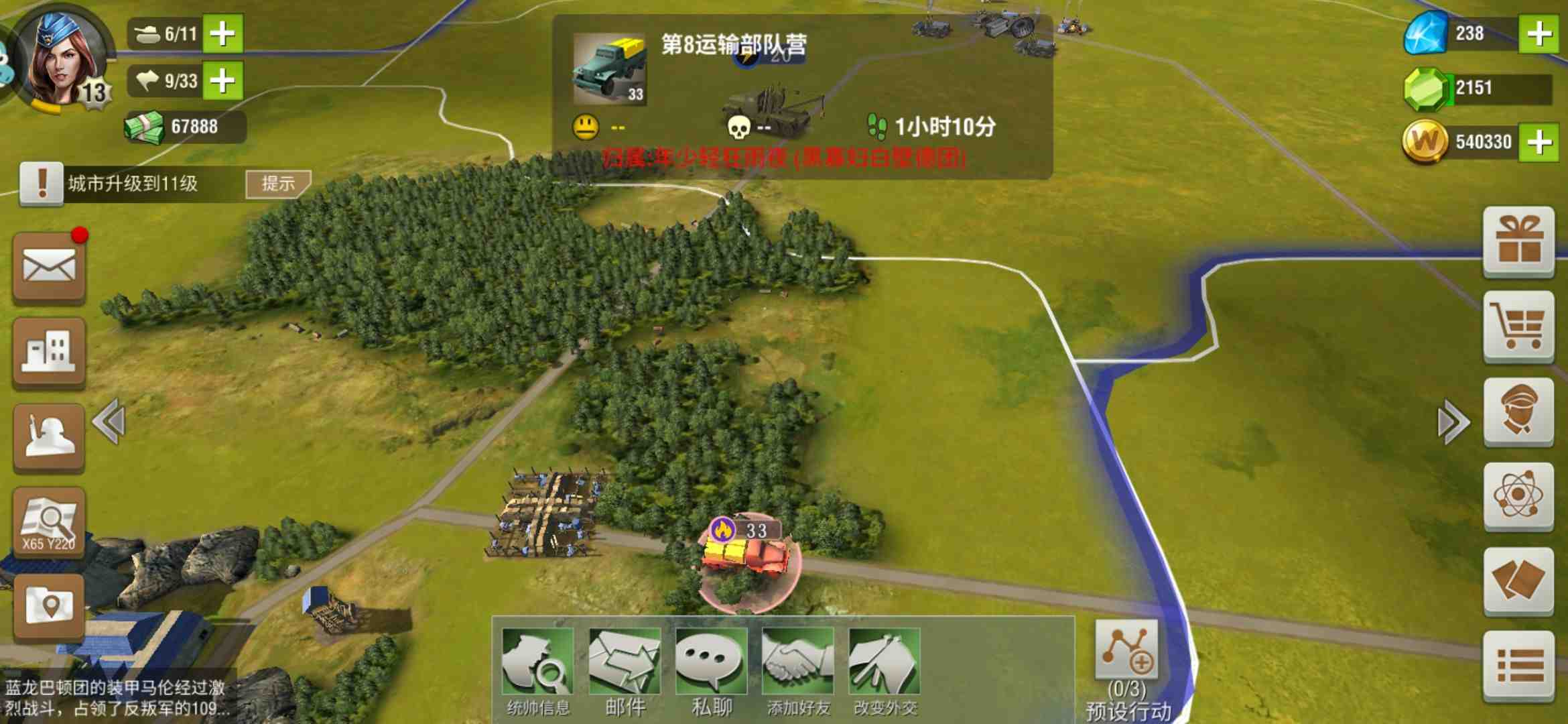Add more march orders with plus
The image size is (1568, 724).
[x=222, y=81]
